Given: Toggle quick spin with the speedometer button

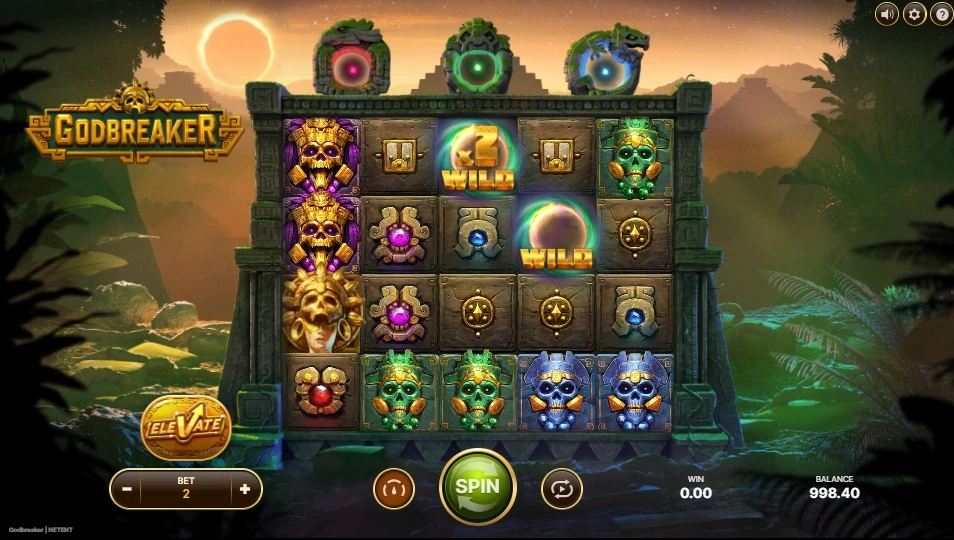Looking at the screenshot, I should pos(394,489).
